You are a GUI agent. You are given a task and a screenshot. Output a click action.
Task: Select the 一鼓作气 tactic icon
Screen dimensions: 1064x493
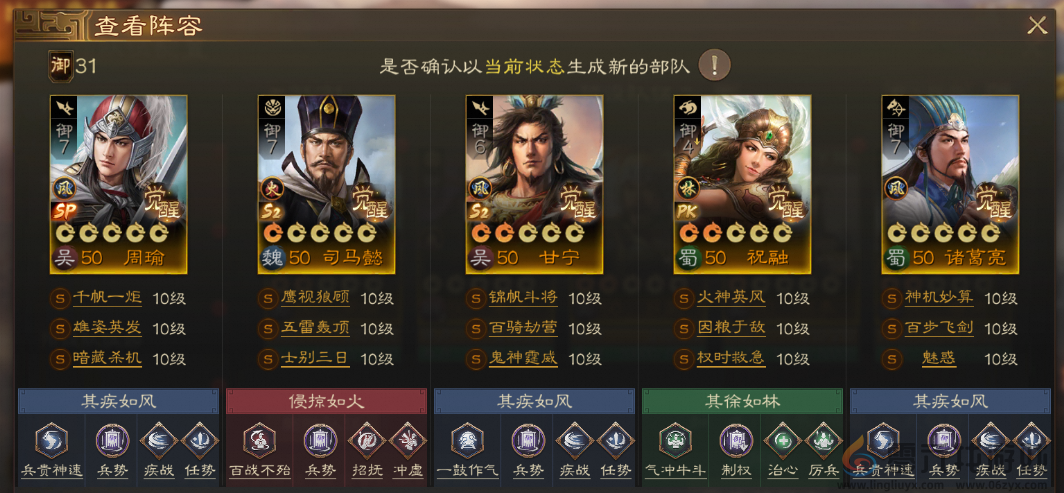click(x=466, y=440)
